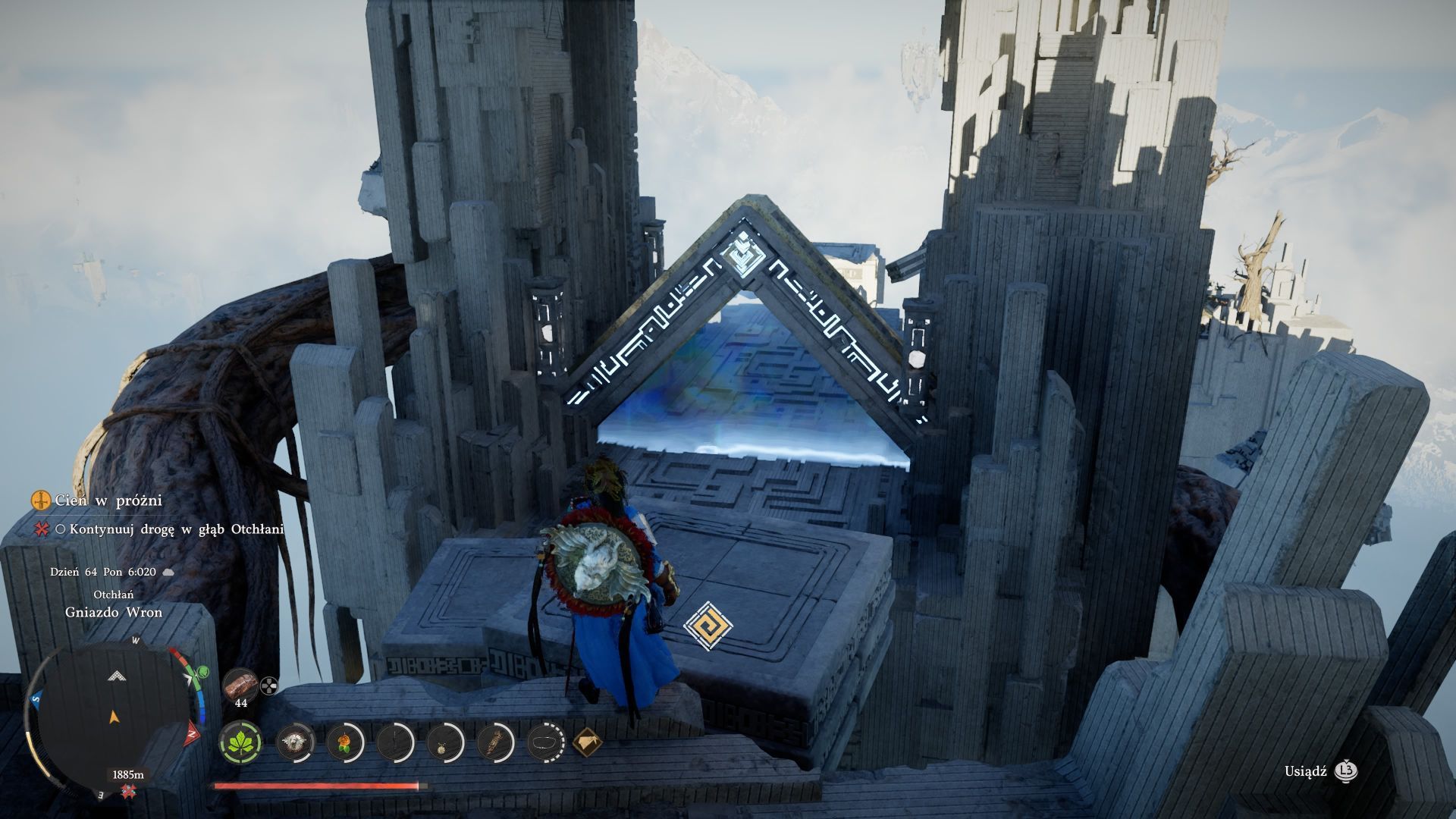Select the 'Cień w próżni' quest tracker

tap(108, 500)
